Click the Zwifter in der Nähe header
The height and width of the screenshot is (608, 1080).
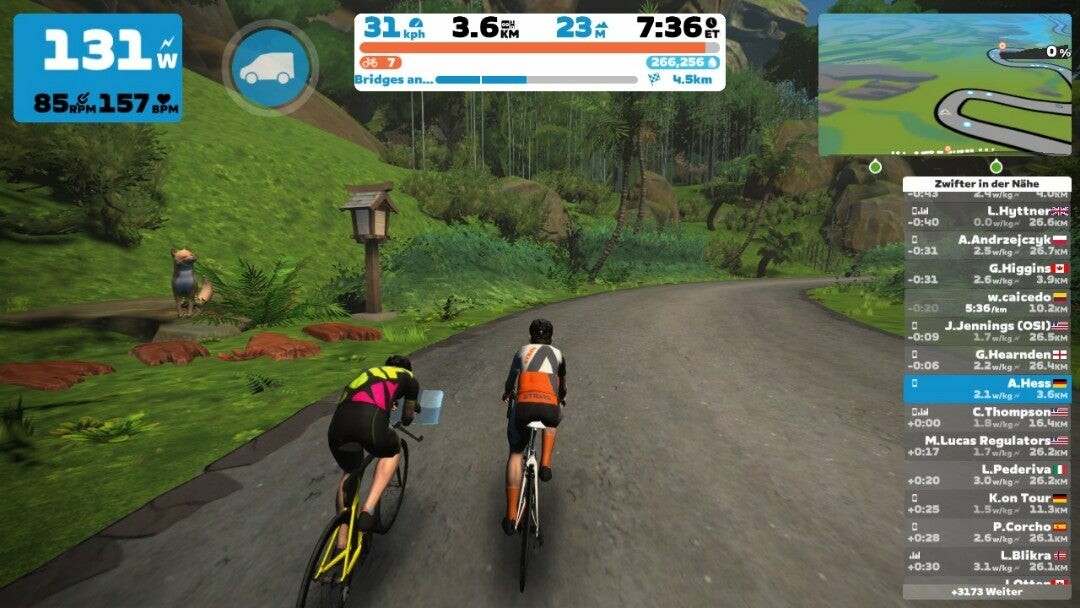click(987, 184)
